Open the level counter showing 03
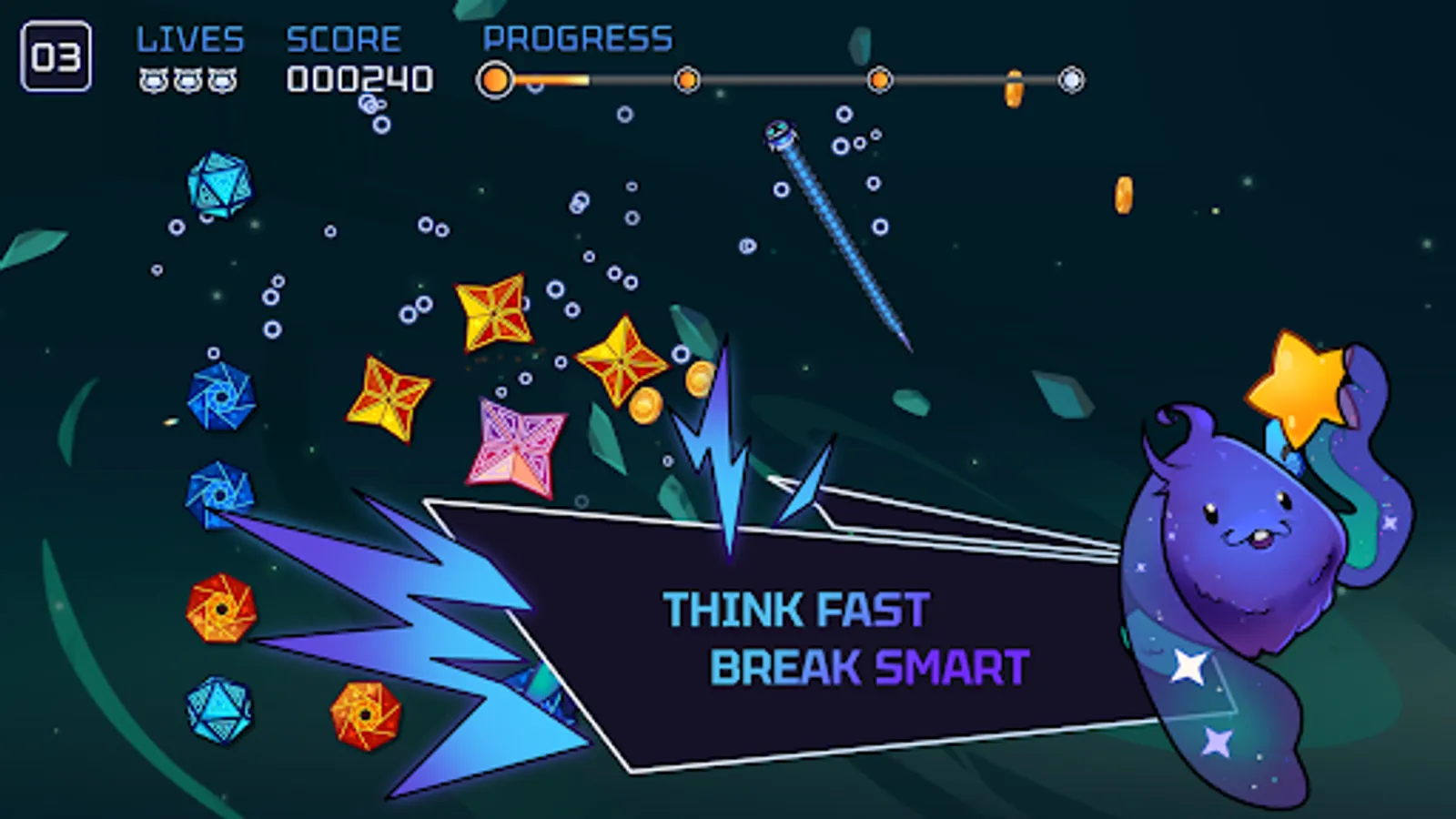This screenshot has width=1456, height=819. [56, 56]
